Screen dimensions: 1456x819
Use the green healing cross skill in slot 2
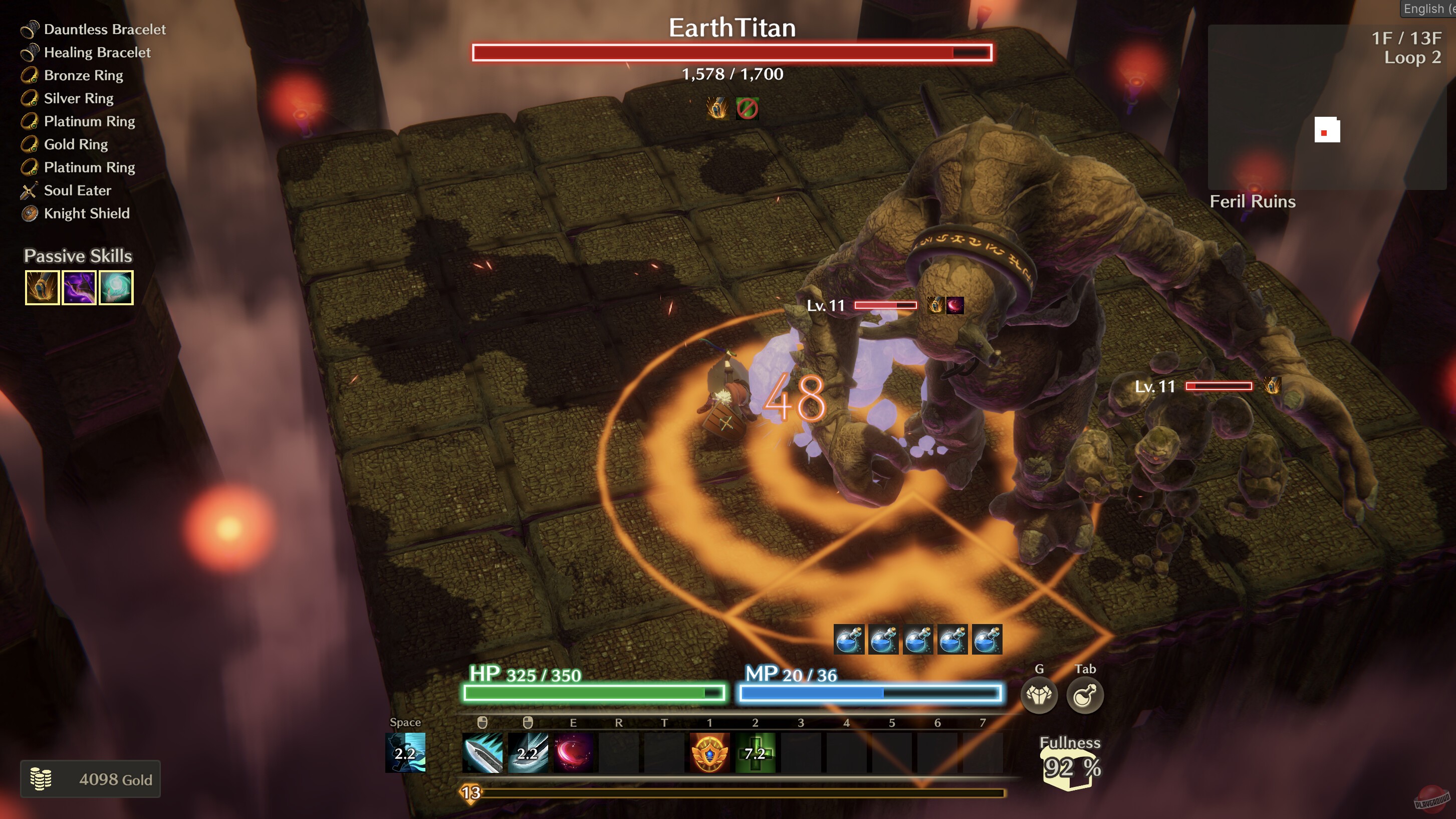click(755, 752)
